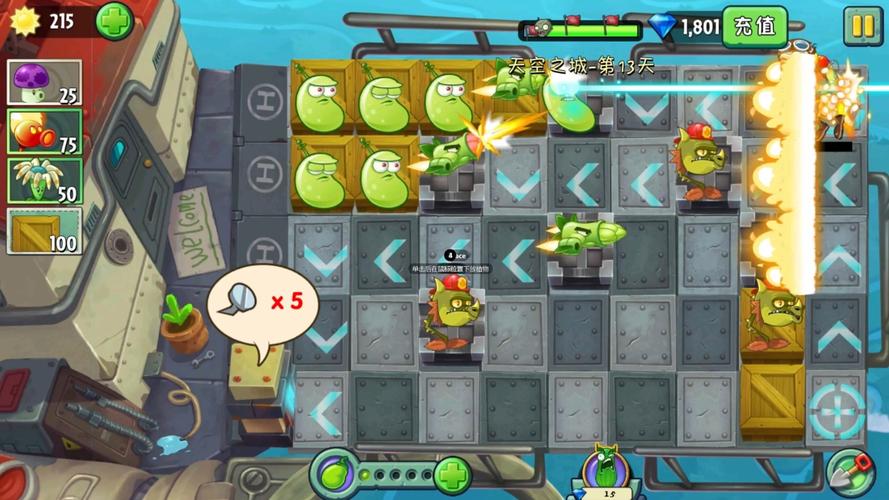Select the wooden crate seed packet
Viewport: 889px width, 500px height.
point(44,230)
